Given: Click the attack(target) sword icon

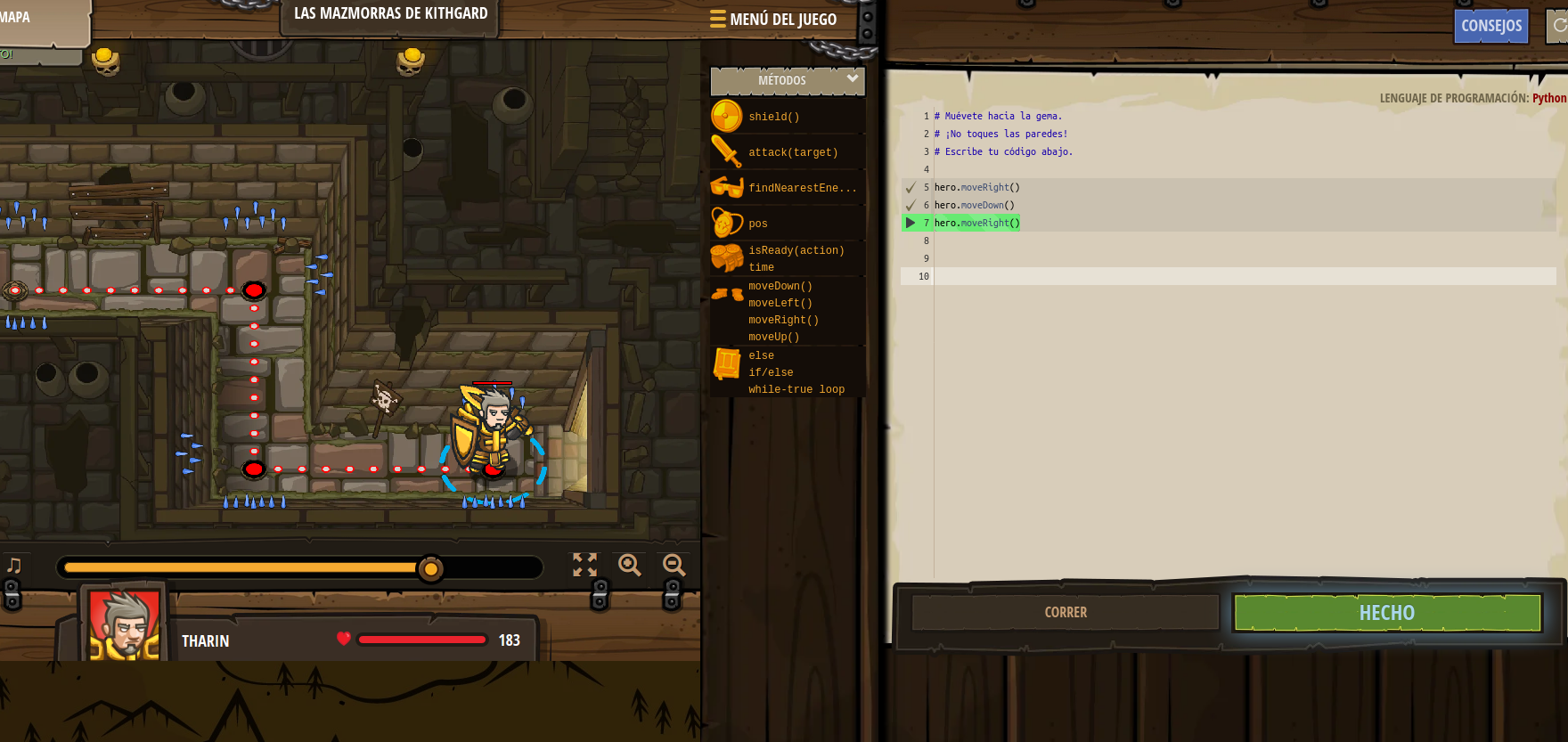Looking at the screenshot, I should click(x=727, y=151).
